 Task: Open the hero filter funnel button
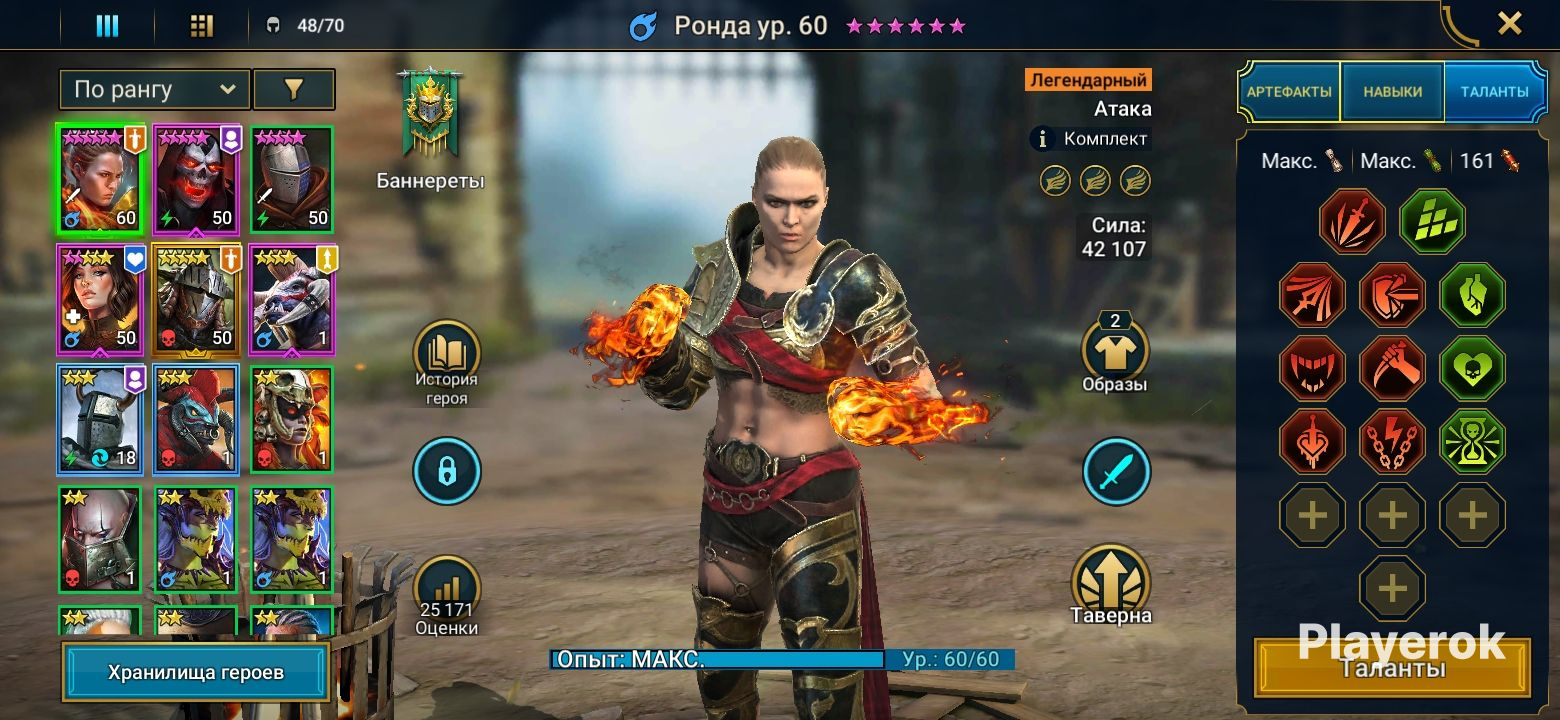point(293,90)
